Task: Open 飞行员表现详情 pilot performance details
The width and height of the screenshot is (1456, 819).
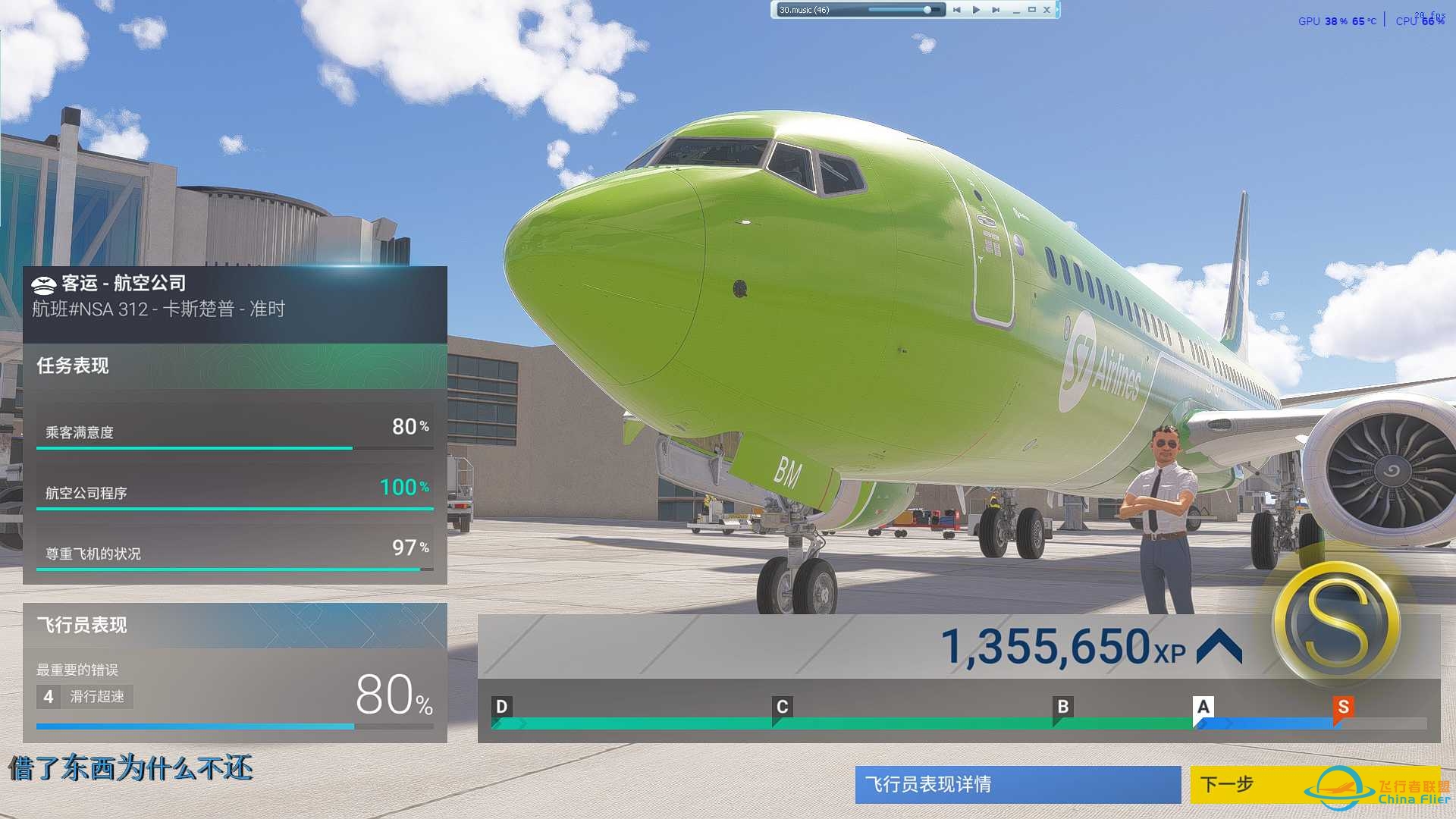Action: (1017, 784)
